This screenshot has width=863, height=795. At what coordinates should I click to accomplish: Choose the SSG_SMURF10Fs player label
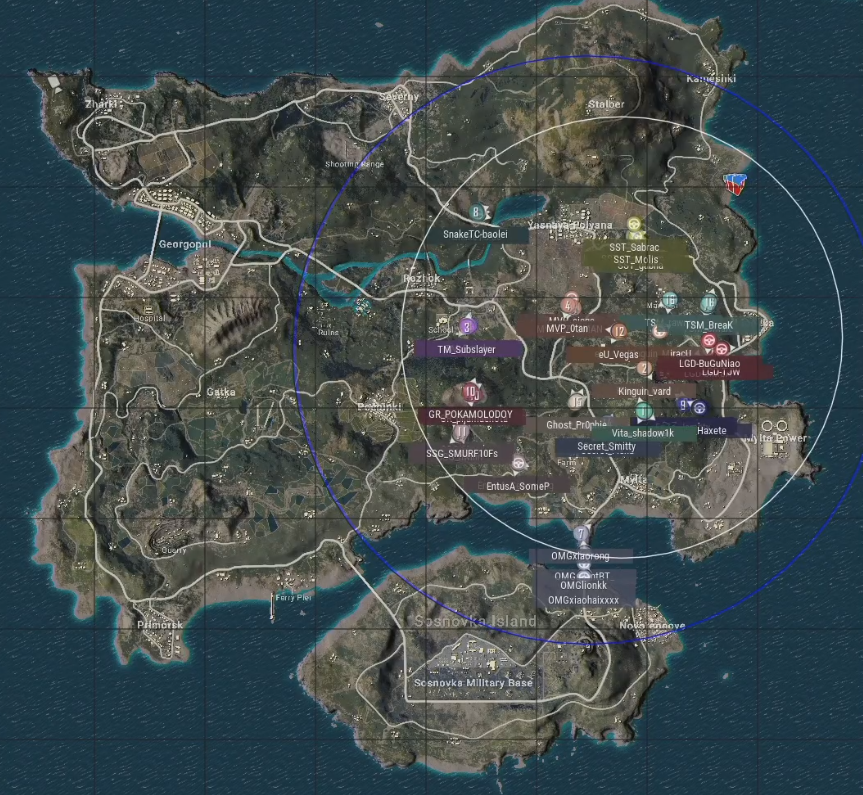tap(461, 453)
